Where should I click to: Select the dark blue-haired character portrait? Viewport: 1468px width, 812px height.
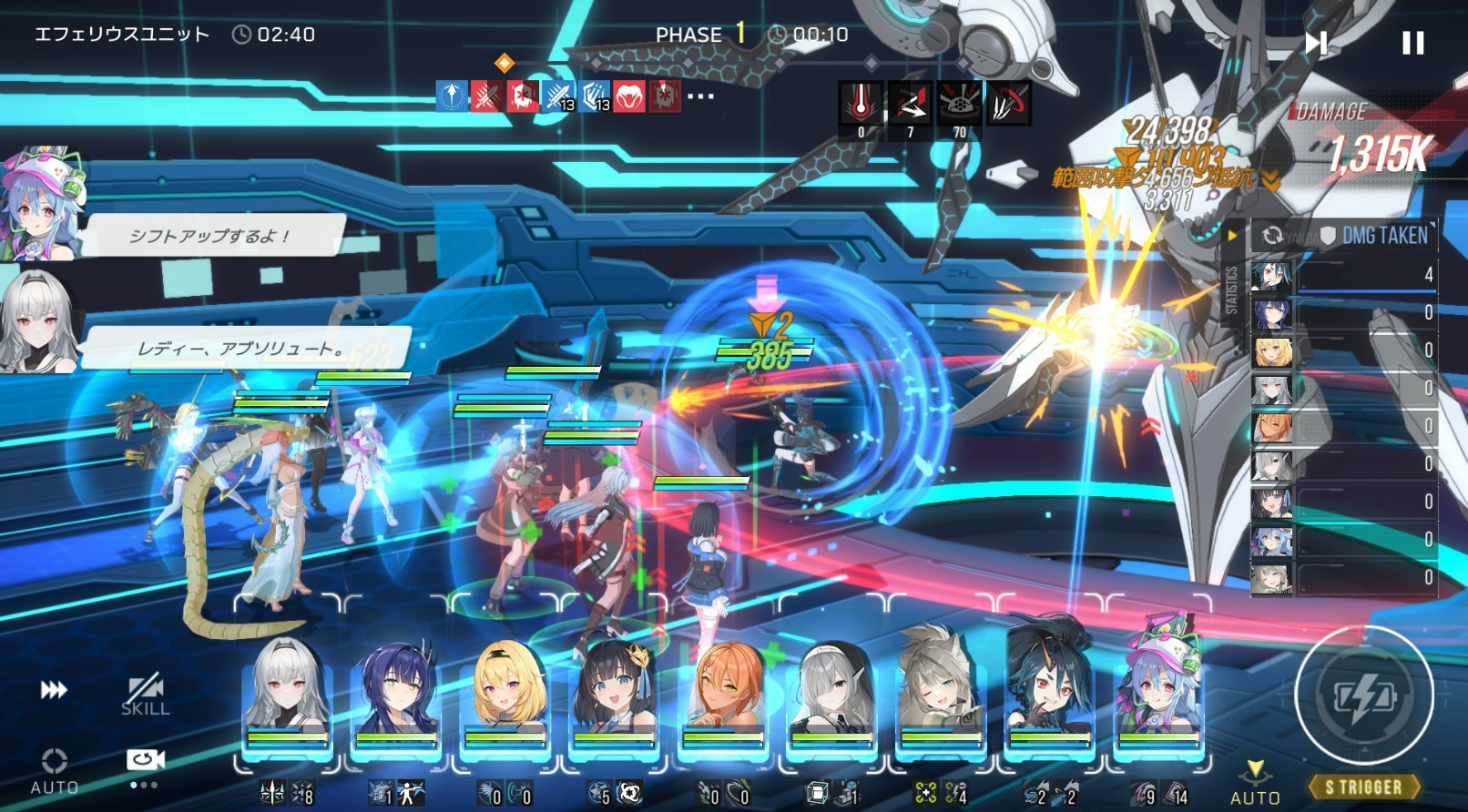(x=396, y=696)
